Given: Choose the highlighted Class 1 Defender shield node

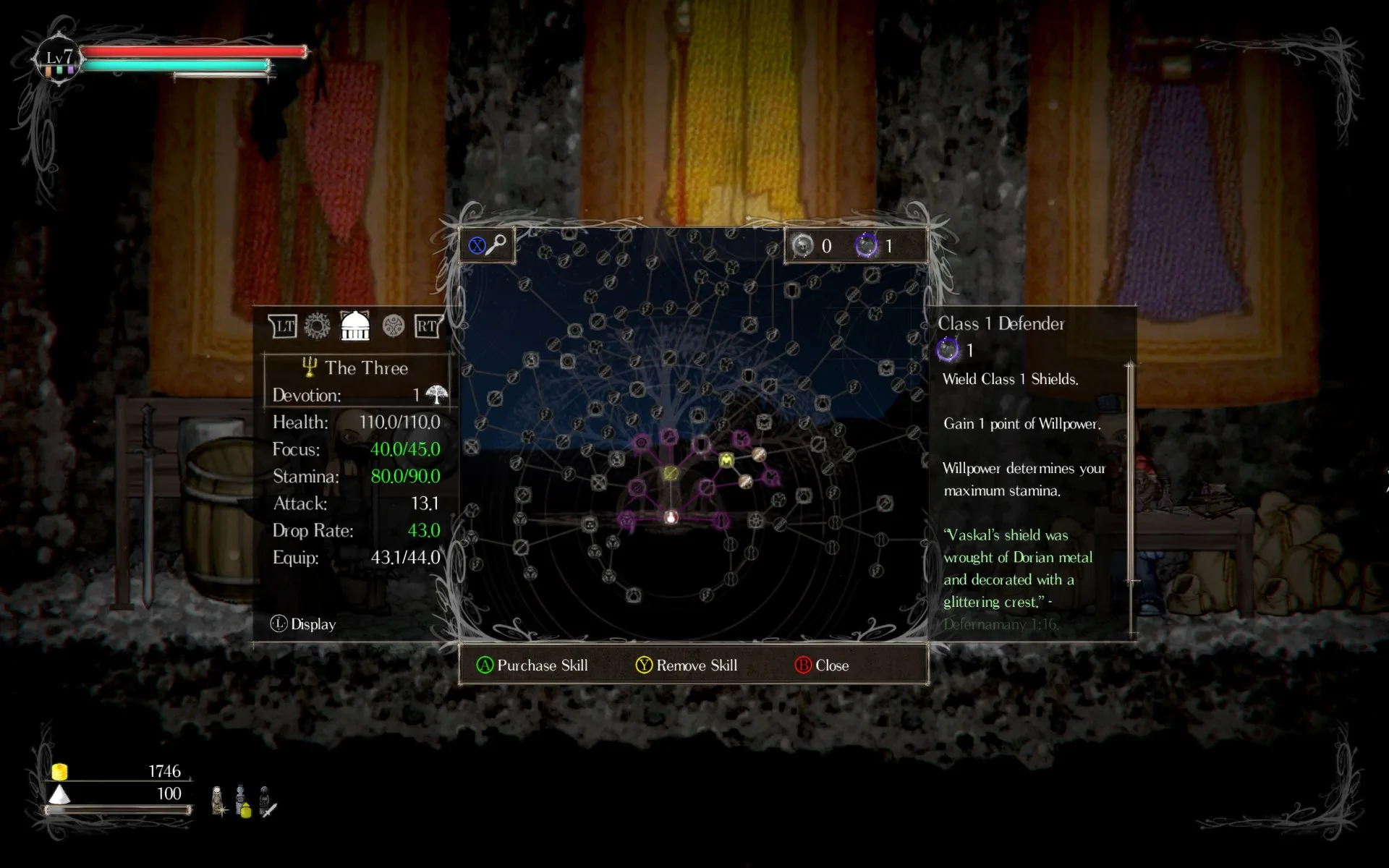Looking at the screenshot, I should pos(700,443).
